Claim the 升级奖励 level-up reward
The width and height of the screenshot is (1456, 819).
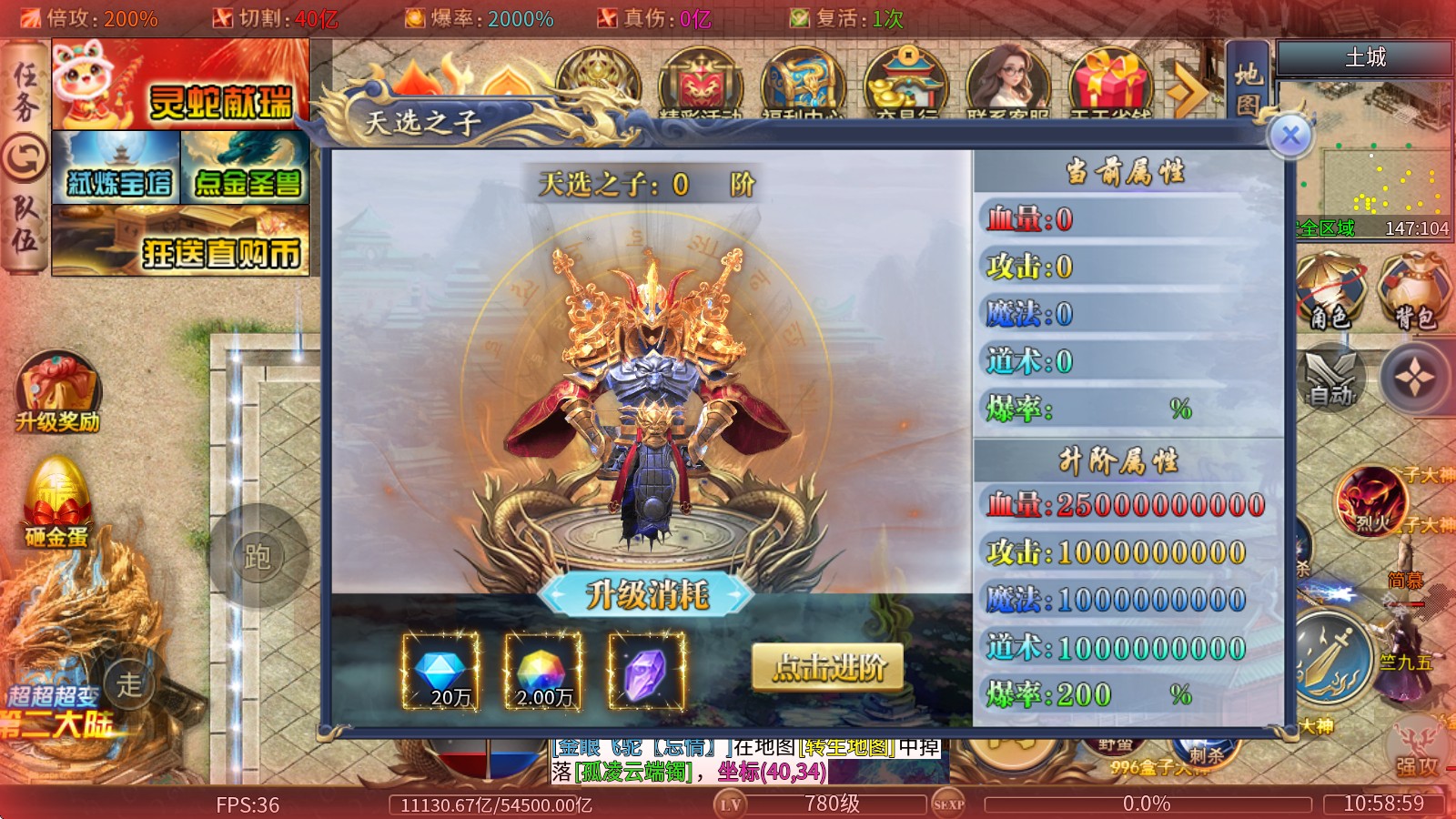57,393
